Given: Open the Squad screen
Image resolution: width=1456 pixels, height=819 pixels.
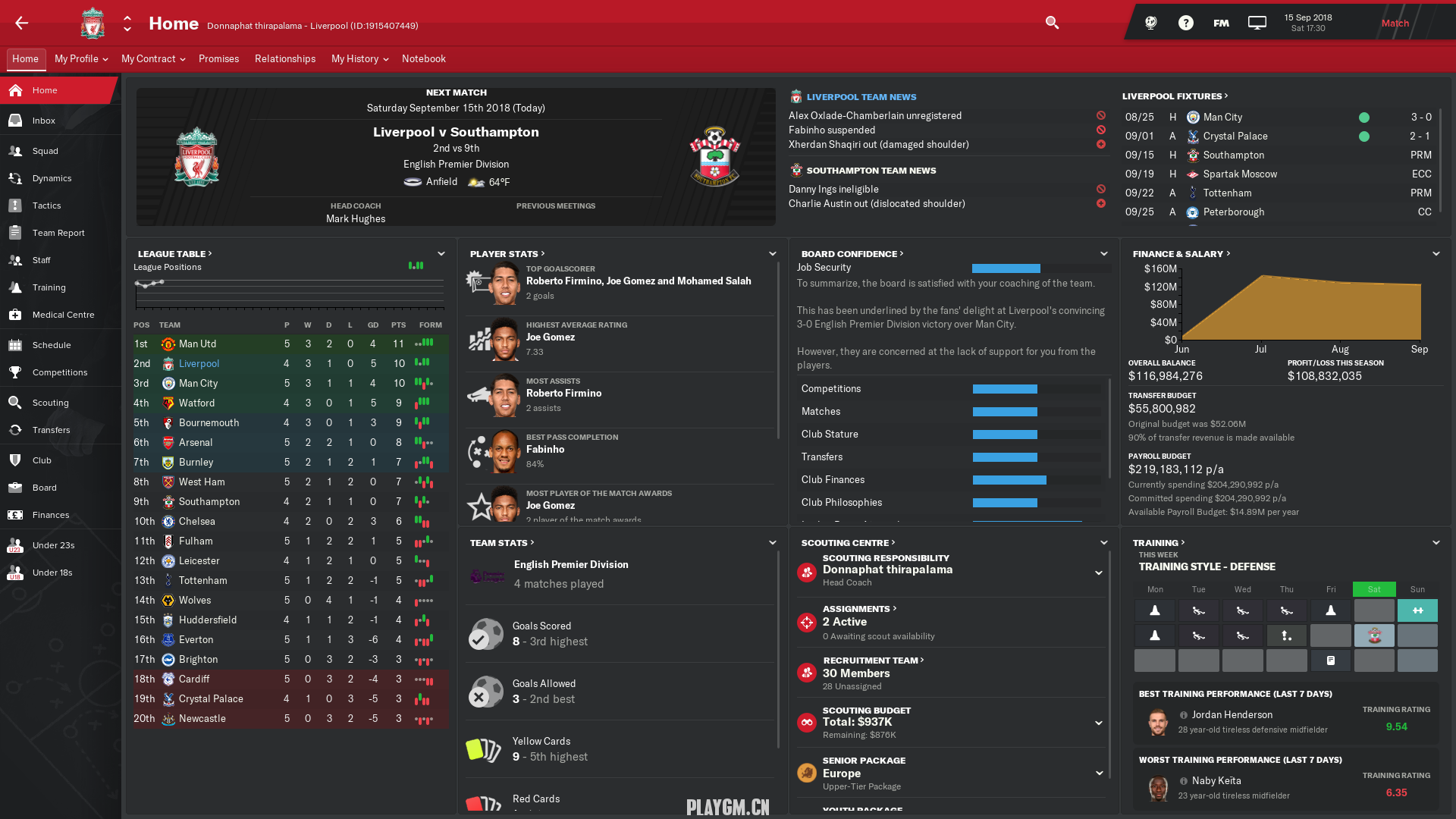Looking at the screenshot, I should click(45, 151).
